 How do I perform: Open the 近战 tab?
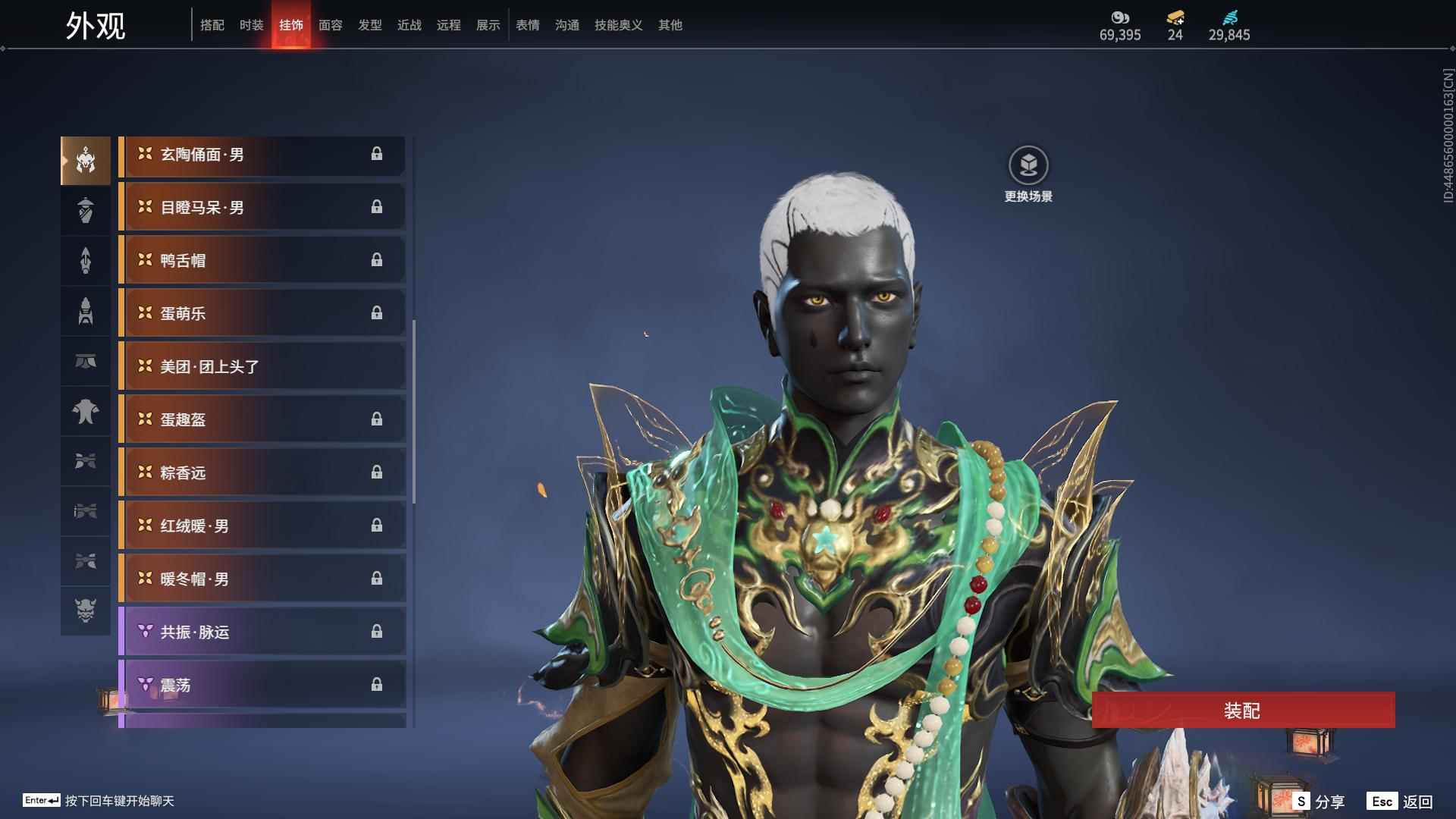pyautogui.click(x=409, y=25)
